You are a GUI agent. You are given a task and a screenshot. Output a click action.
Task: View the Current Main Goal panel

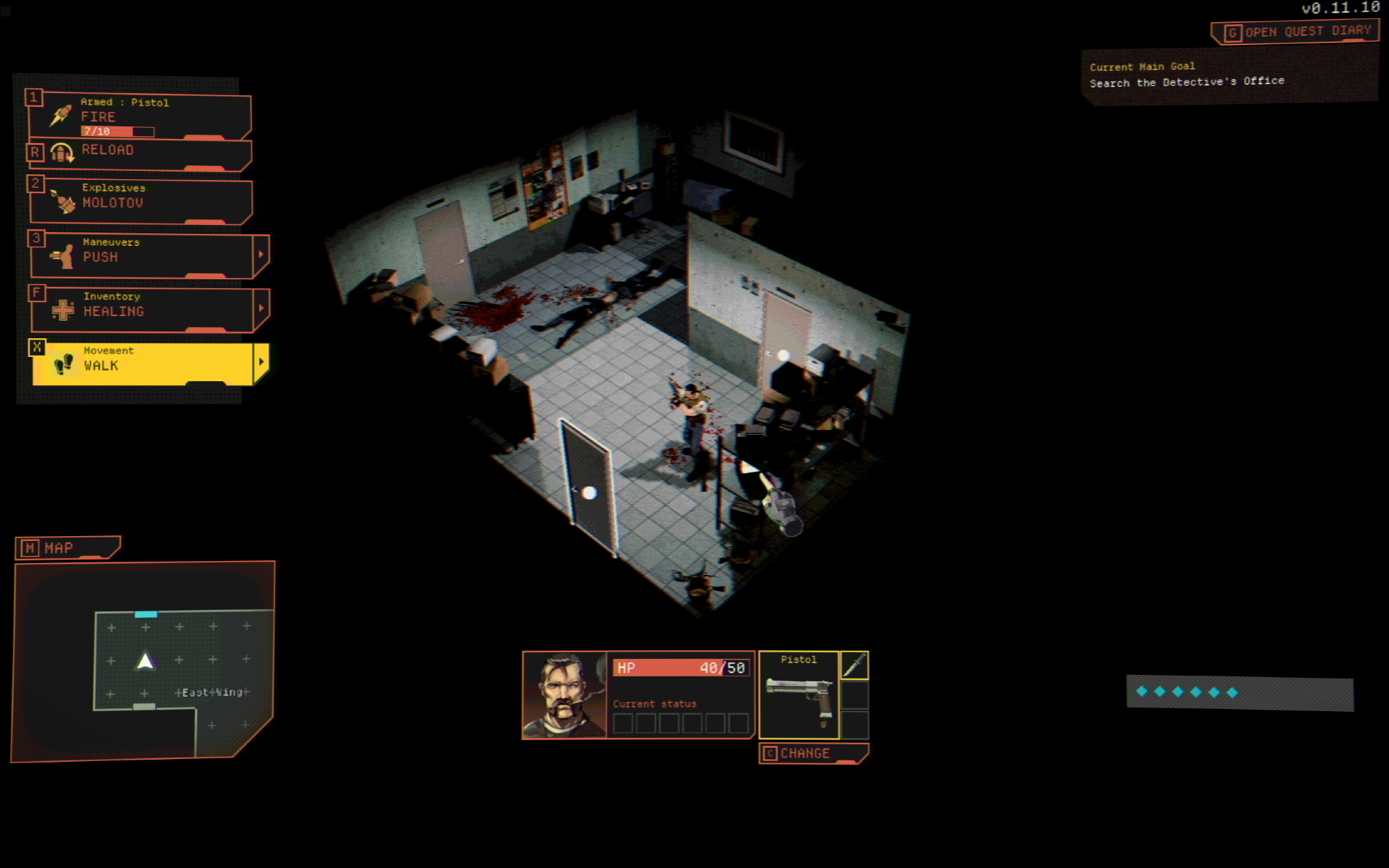(1228, 75)
